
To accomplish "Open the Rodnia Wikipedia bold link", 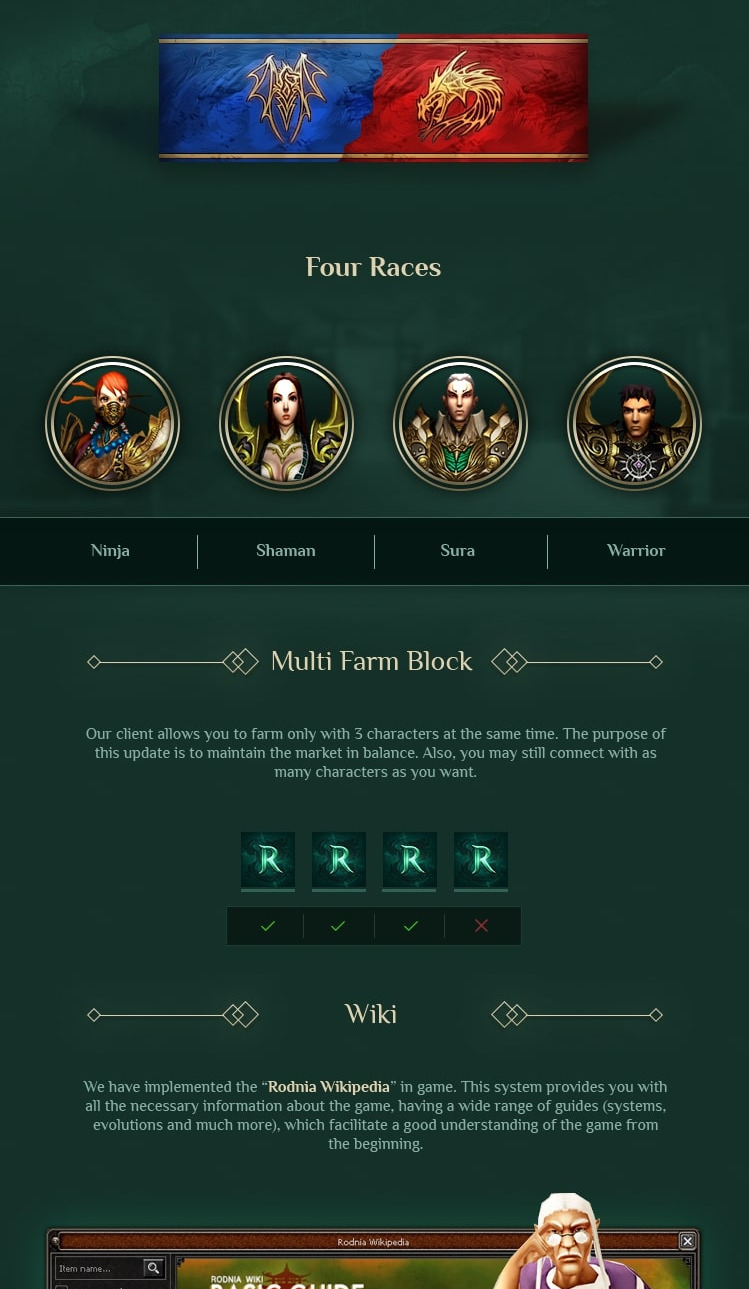I will point(328,1087).
